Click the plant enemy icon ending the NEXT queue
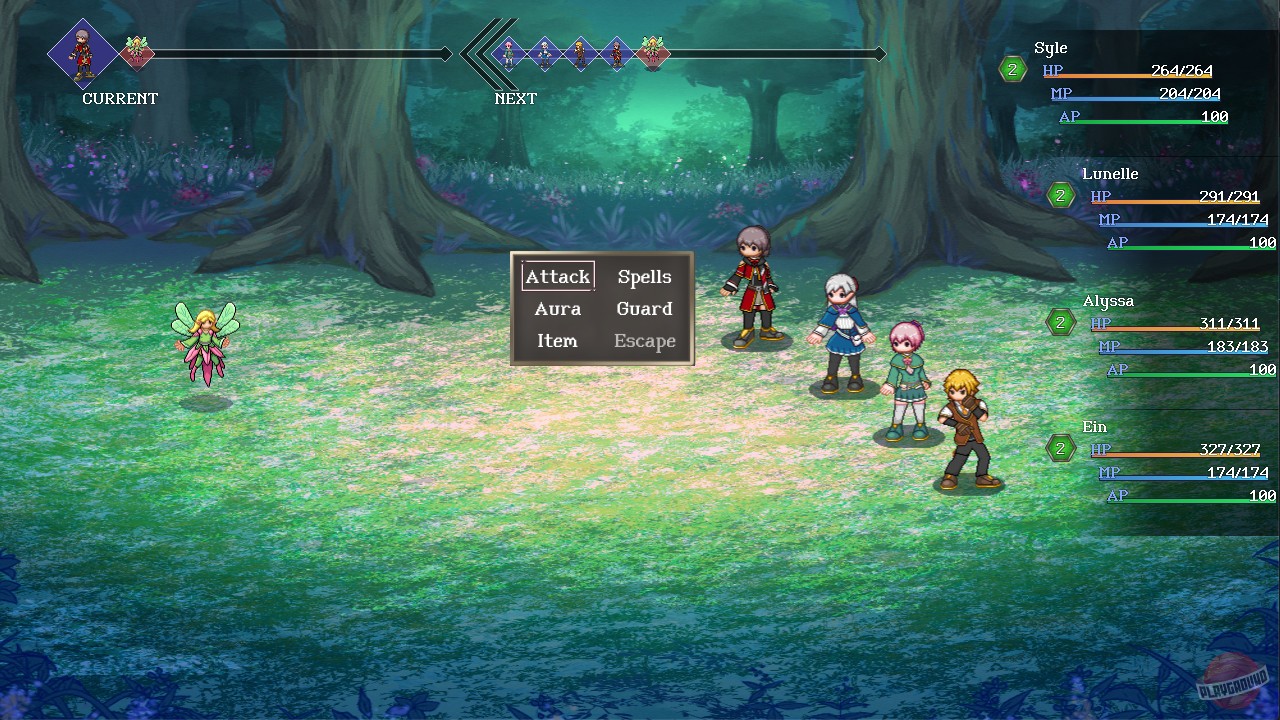Screen dimensions: 1280x720 [x=653, y=55]
